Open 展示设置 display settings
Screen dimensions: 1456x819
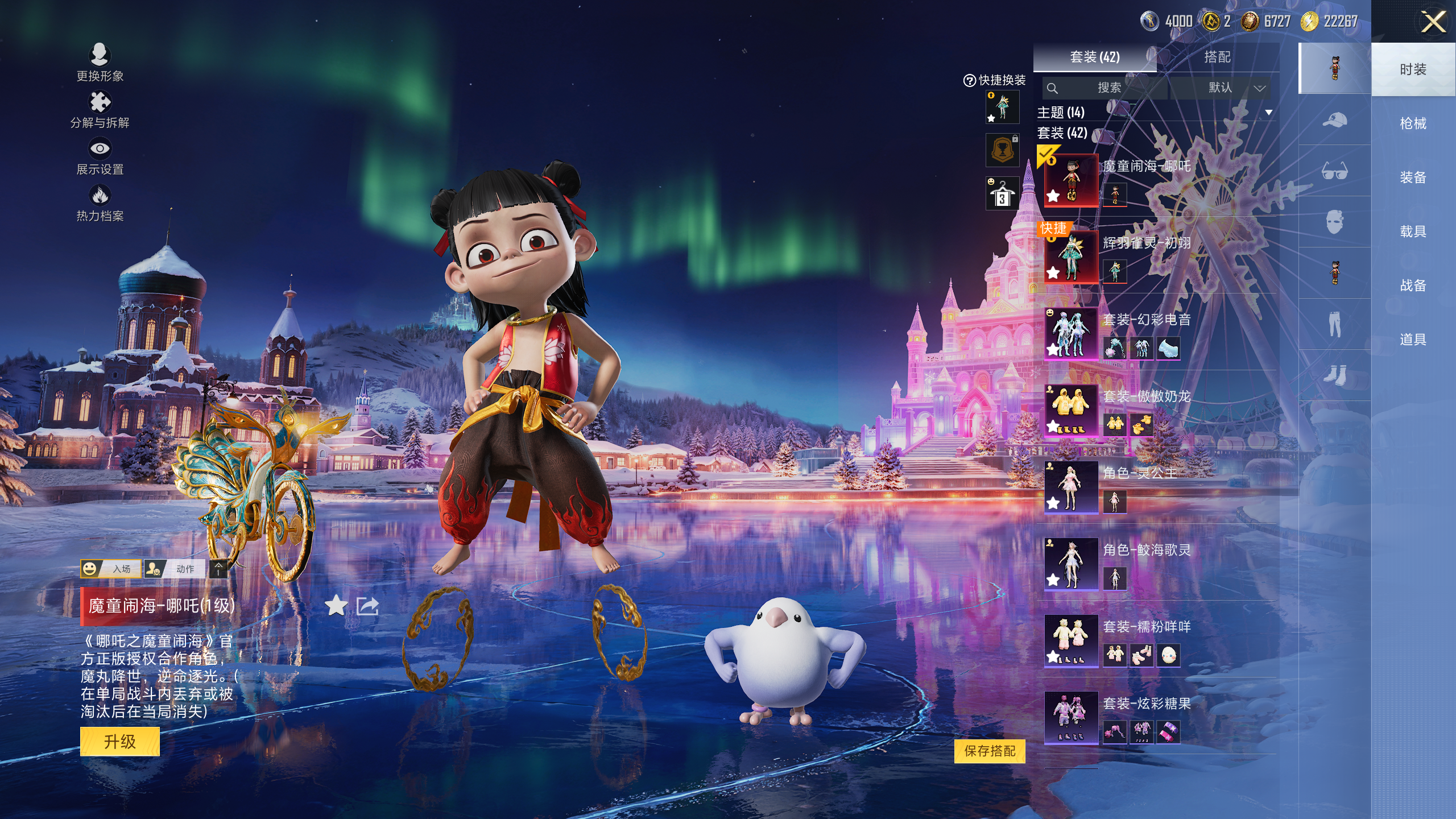pyautogui.click(x=100, y=156)
